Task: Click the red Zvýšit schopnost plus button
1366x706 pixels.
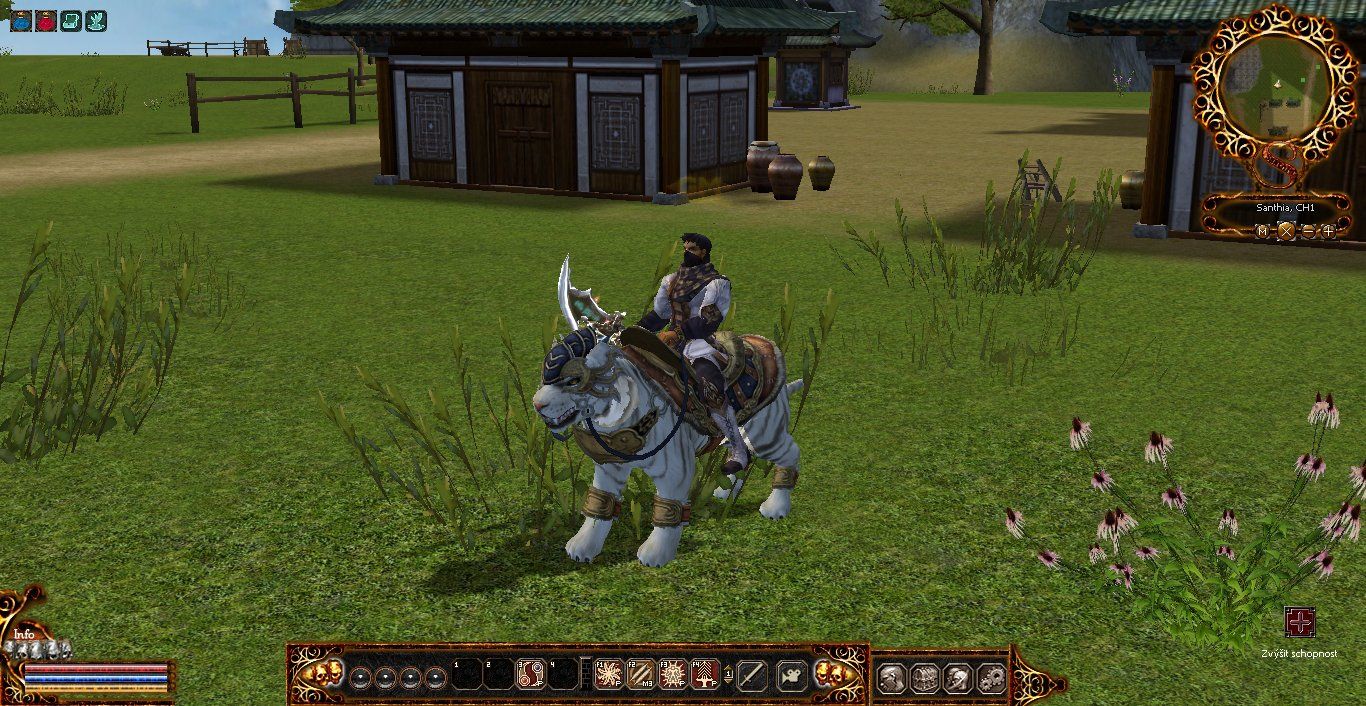Action: [x=1300, y=622]
